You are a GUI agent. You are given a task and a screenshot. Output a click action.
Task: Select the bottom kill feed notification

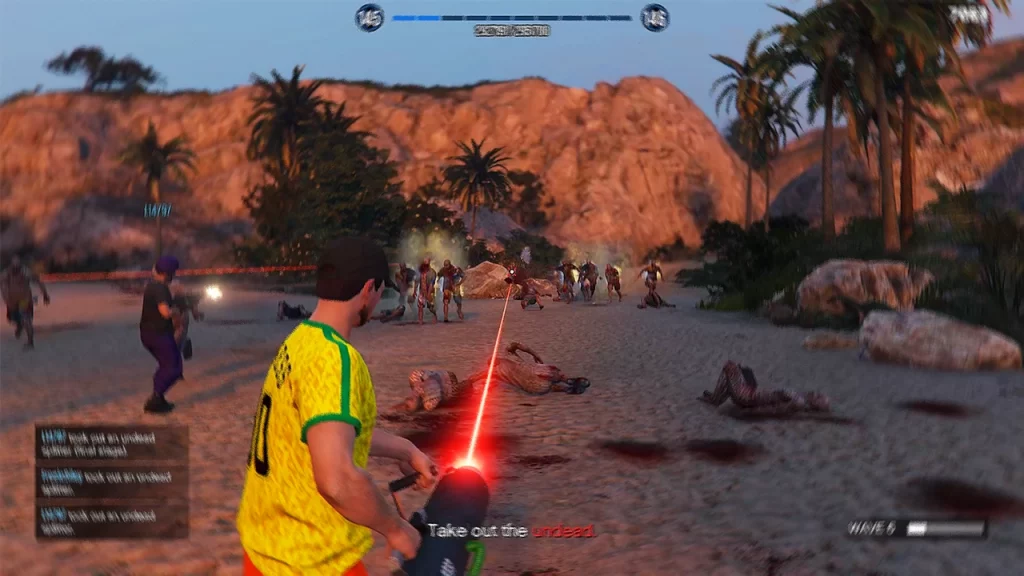click(x=112, y=520)
